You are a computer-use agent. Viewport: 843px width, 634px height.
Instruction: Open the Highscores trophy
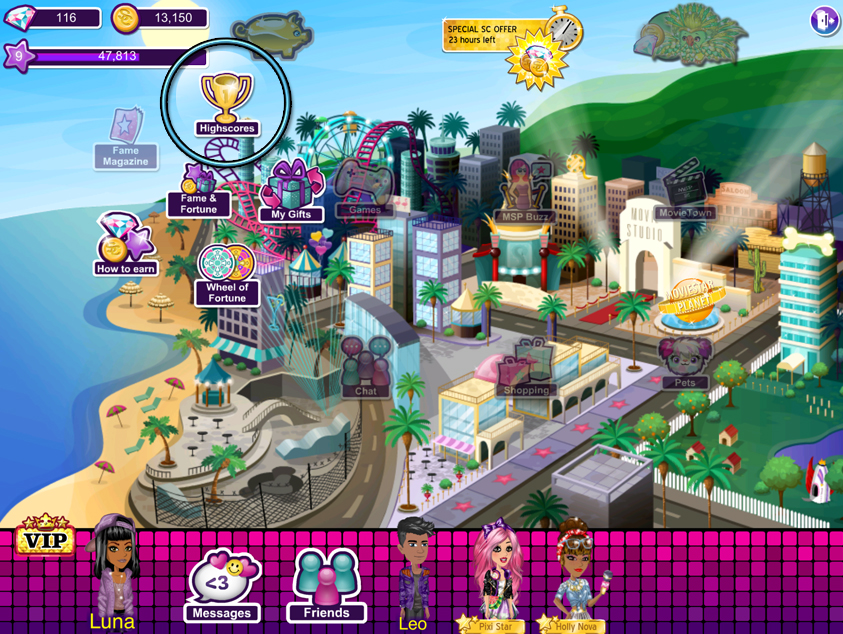coord(227,101)
